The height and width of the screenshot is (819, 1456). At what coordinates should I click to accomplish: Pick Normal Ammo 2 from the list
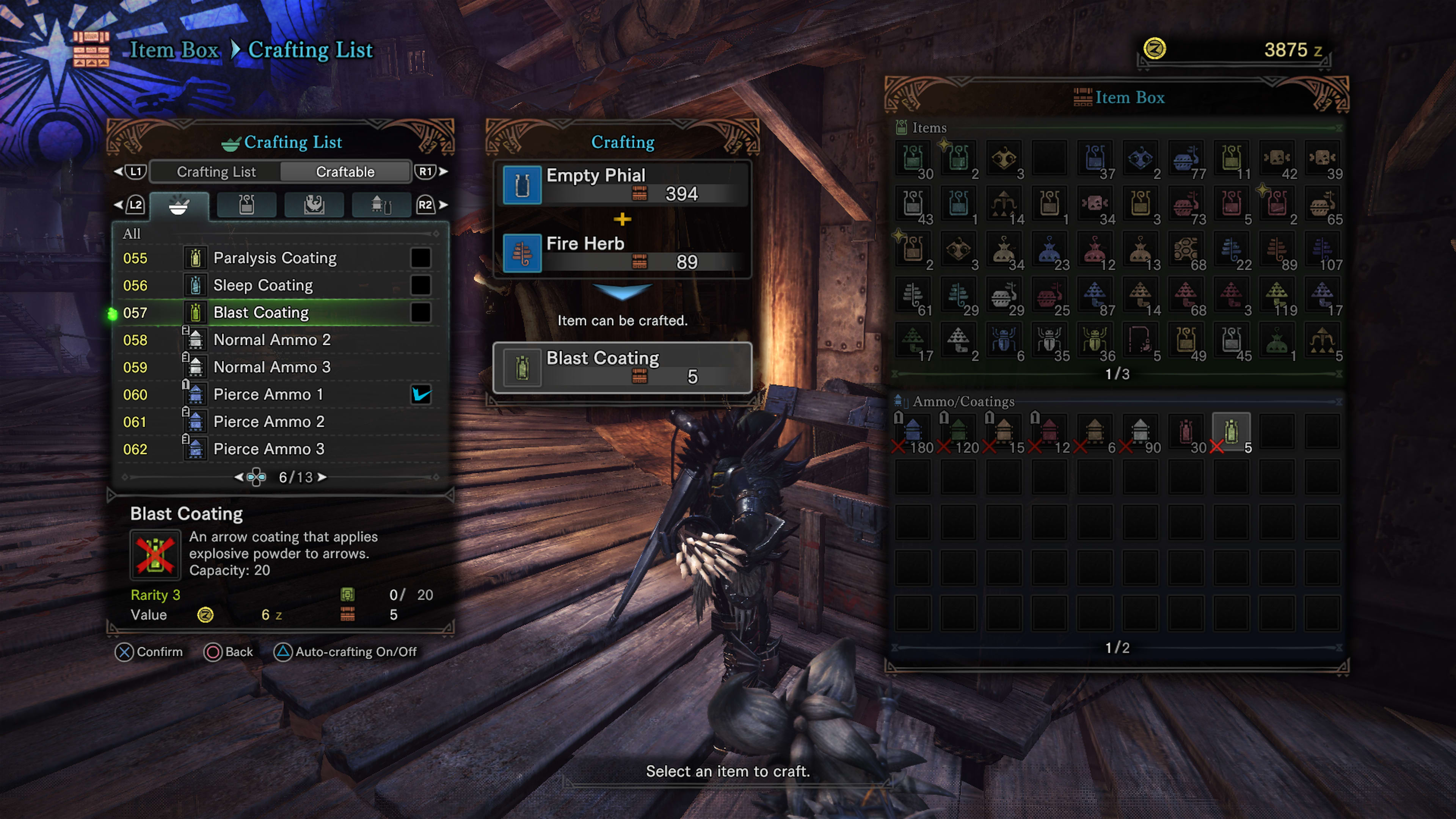pyautogui.click(x=272, y=340)
